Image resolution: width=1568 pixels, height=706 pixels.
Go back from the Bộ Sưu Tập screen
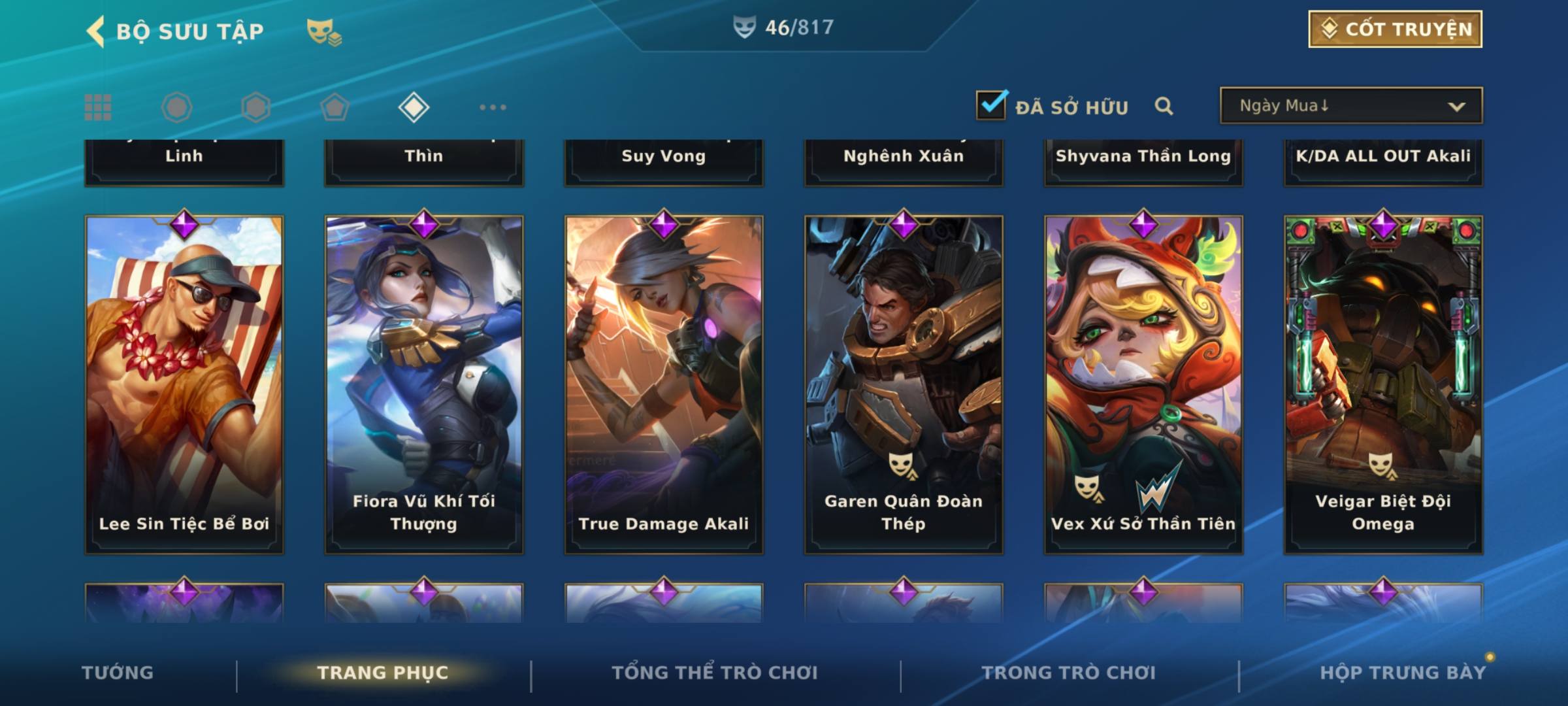(96, 31)
